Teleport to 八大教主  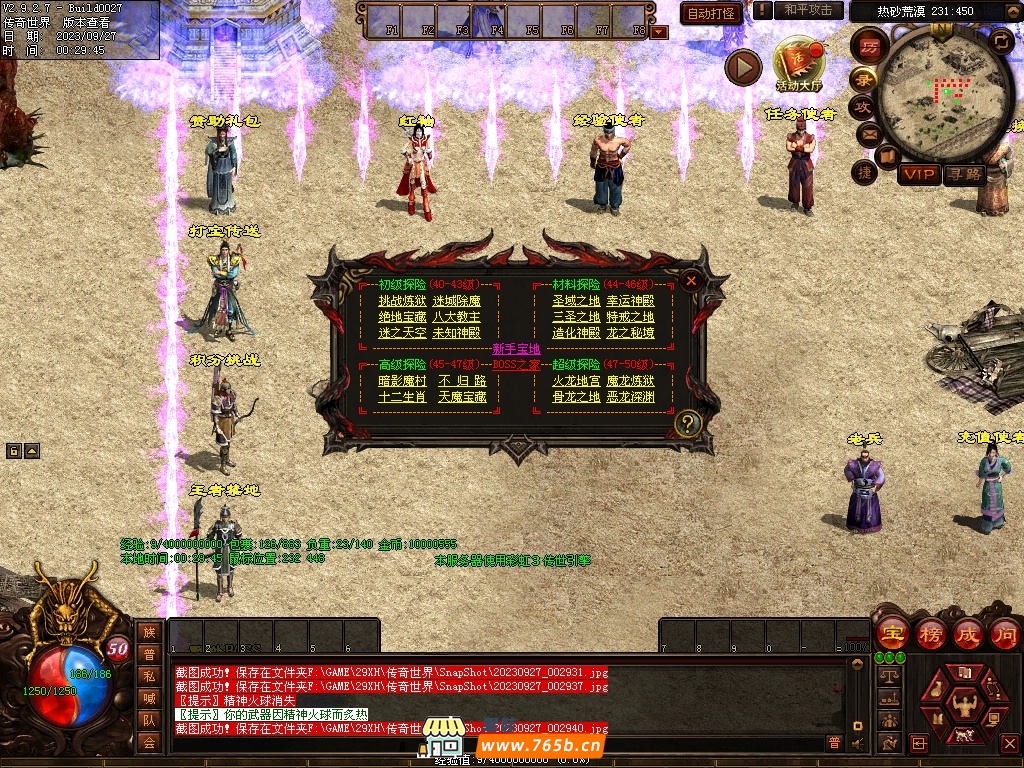coord(456,317)
